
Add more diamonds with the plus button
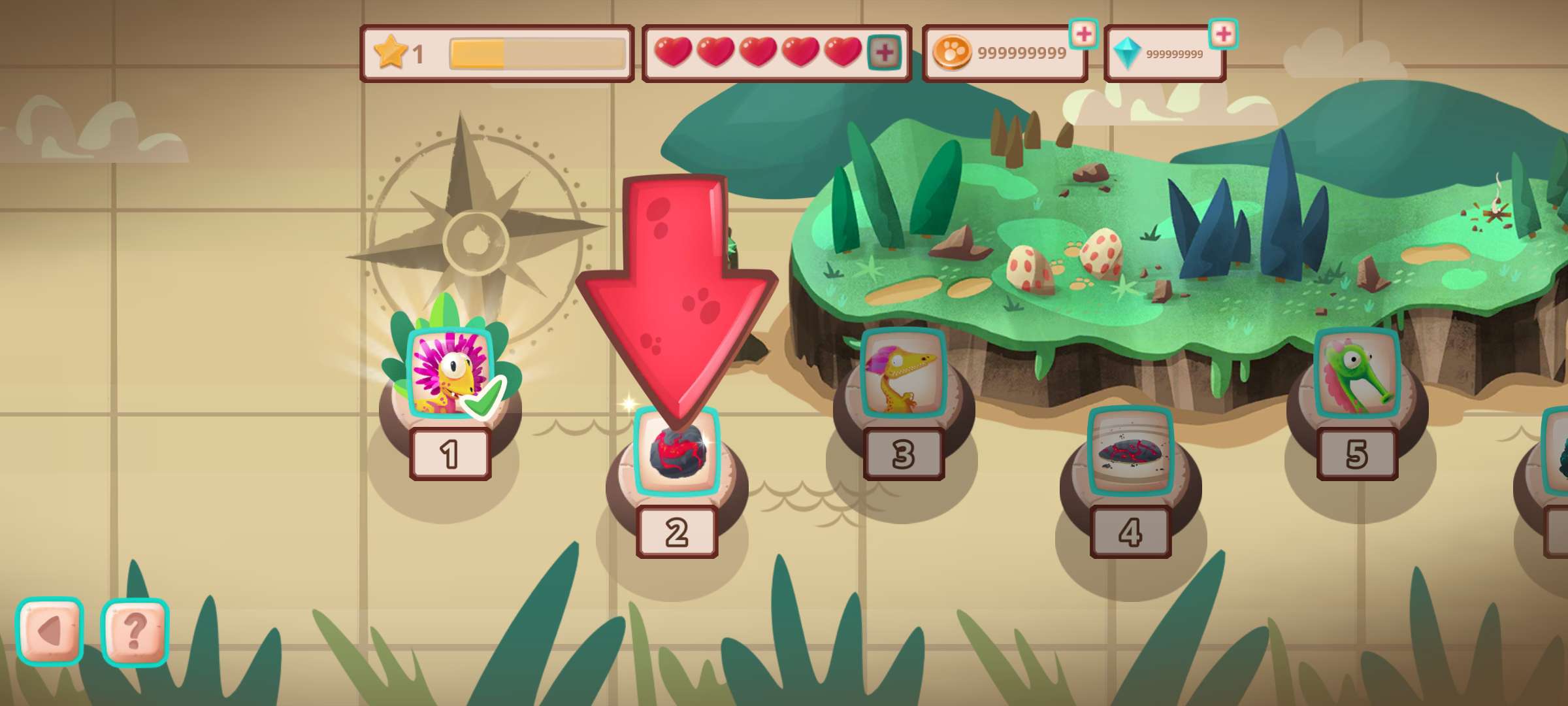pos(1223,34)
